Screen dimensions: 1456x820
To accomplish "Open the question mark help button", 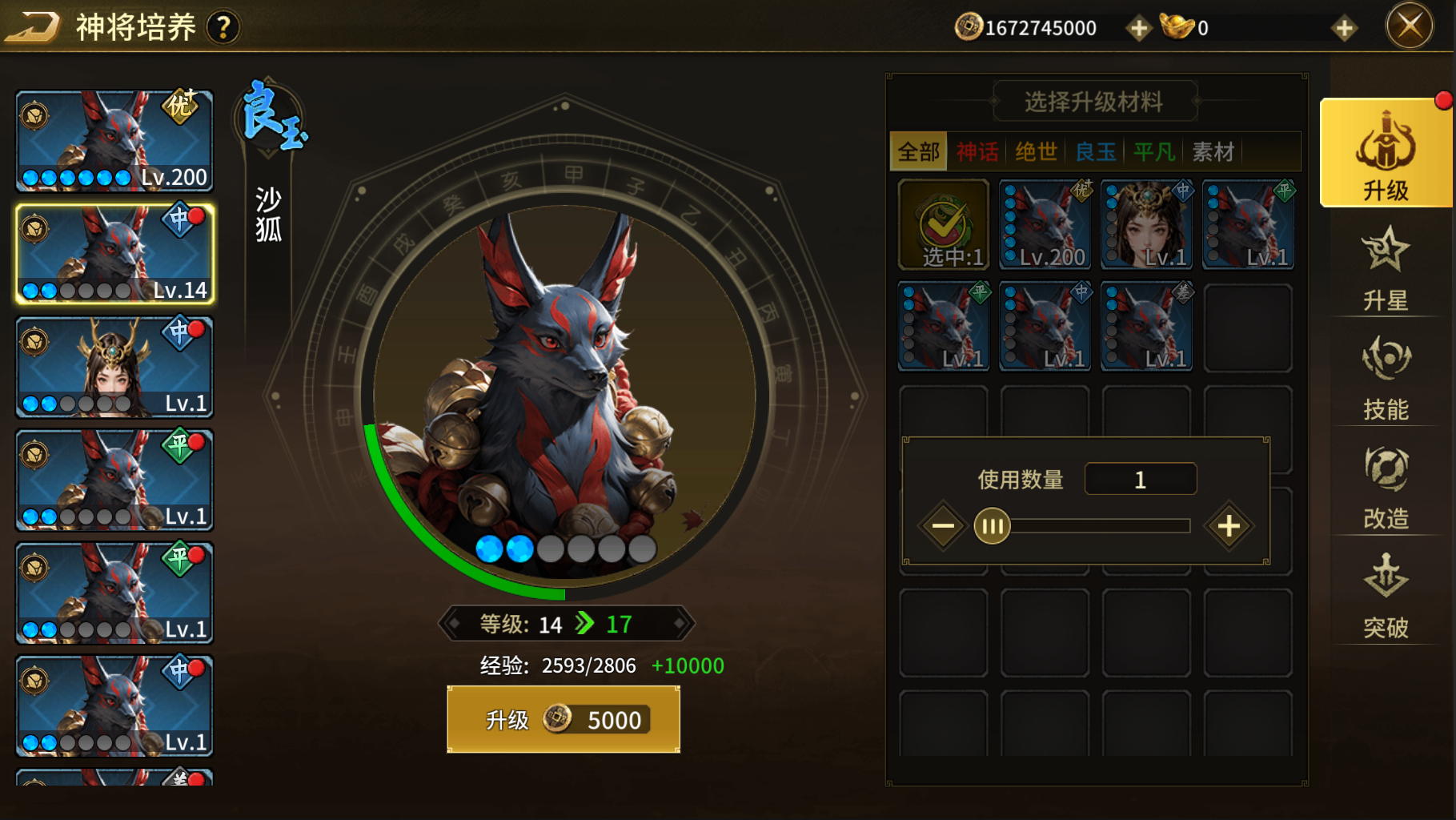I will (223, 28).
